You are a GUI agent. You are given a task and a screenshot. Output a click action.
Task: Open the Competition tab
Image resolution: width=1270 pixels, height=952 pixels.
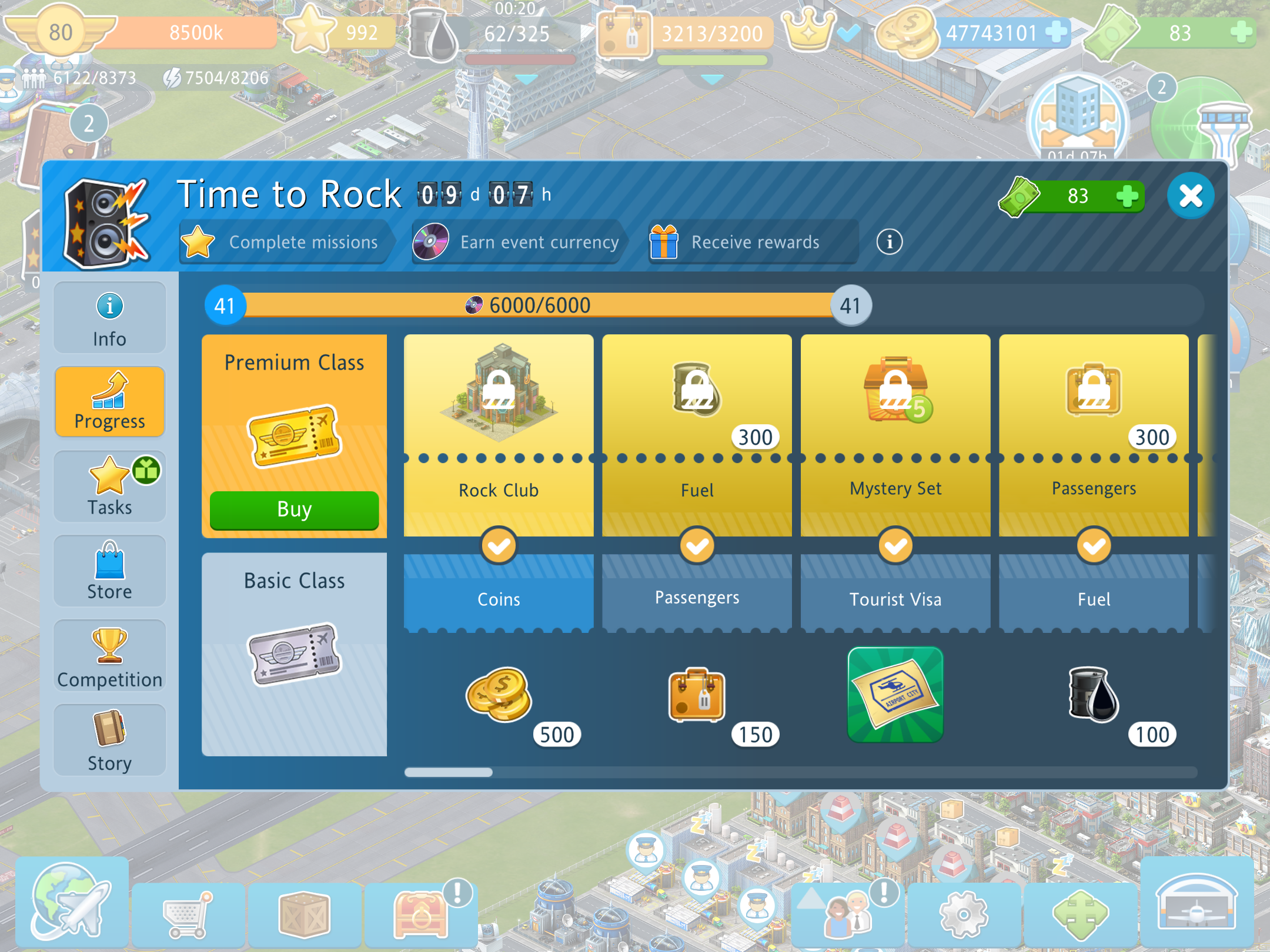(109, 656)
